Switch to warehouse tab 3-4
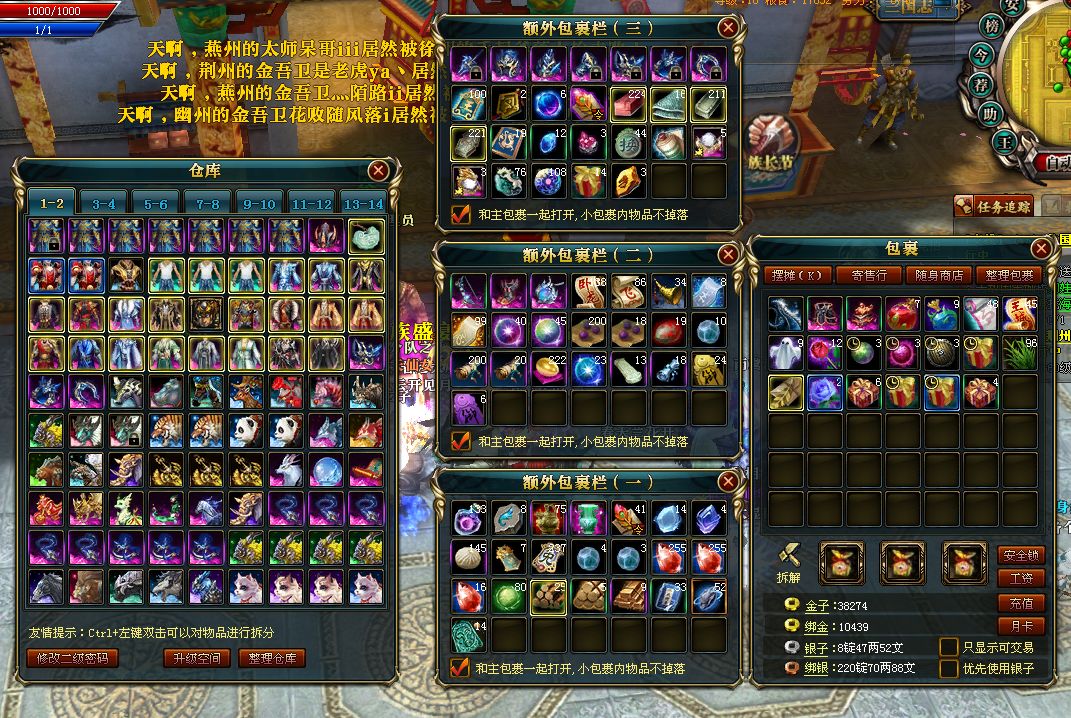The height and width of the screenshot is (718, 1071). click(104, 203)
